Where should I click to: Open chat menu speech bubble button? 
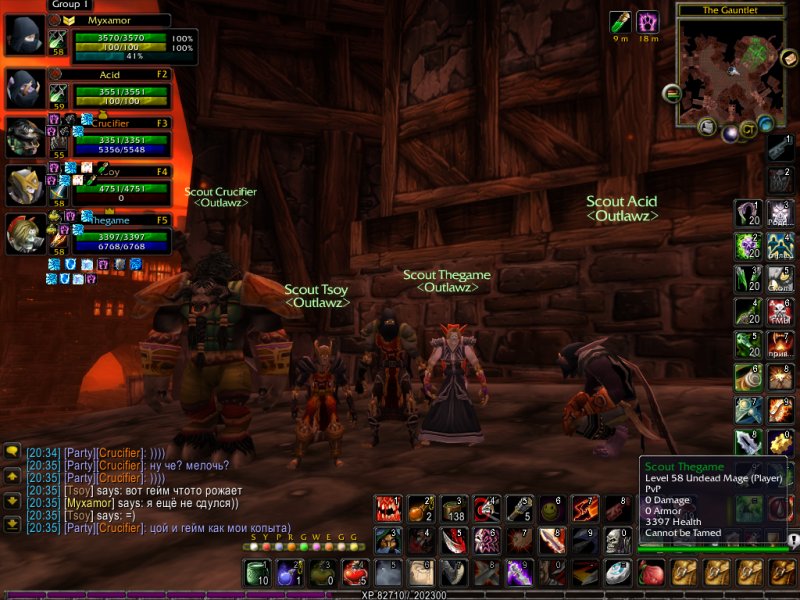[12, 452]
